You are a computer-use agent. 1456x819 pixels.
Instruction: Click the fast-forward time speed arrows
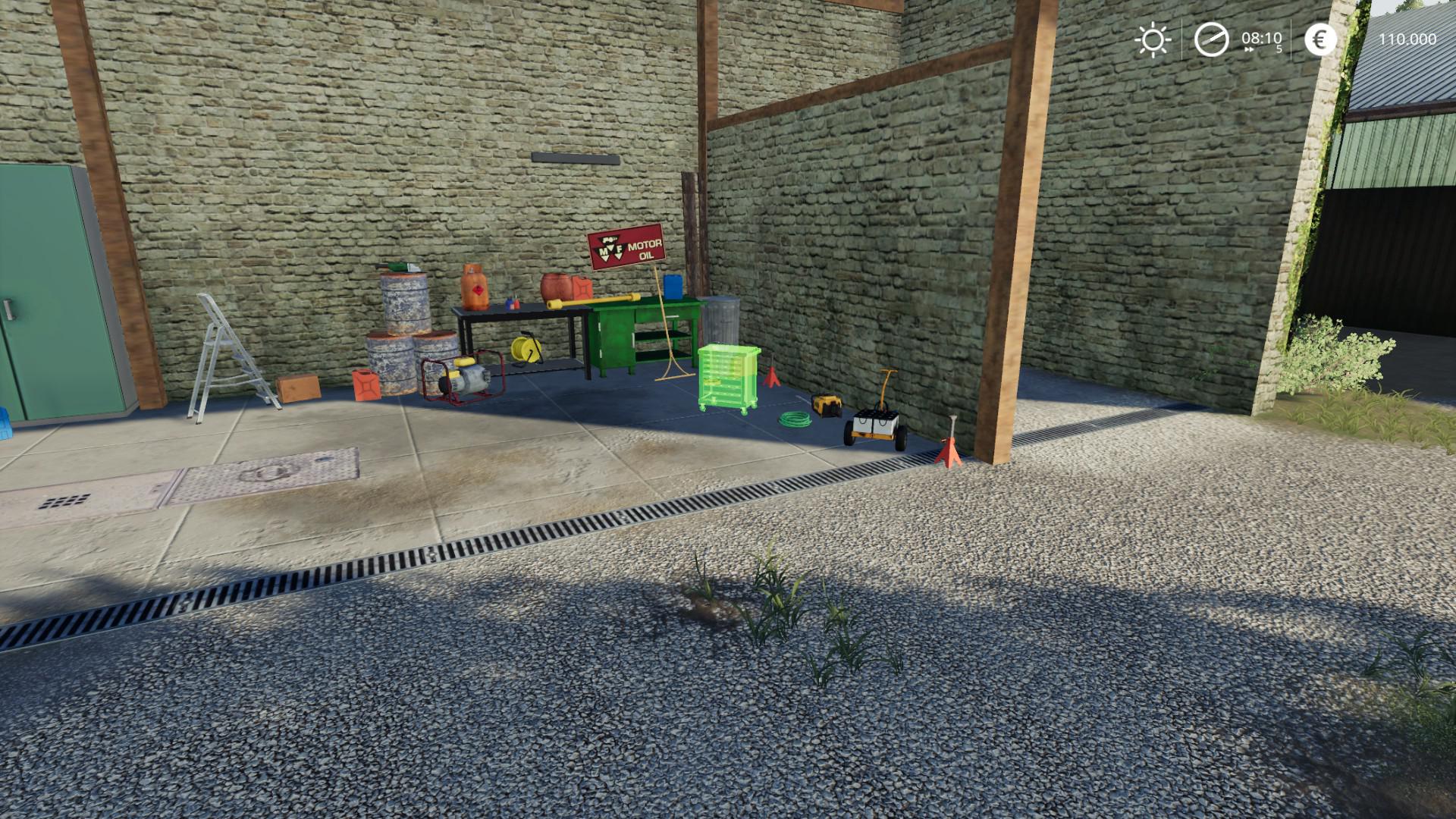[1249, 50]
